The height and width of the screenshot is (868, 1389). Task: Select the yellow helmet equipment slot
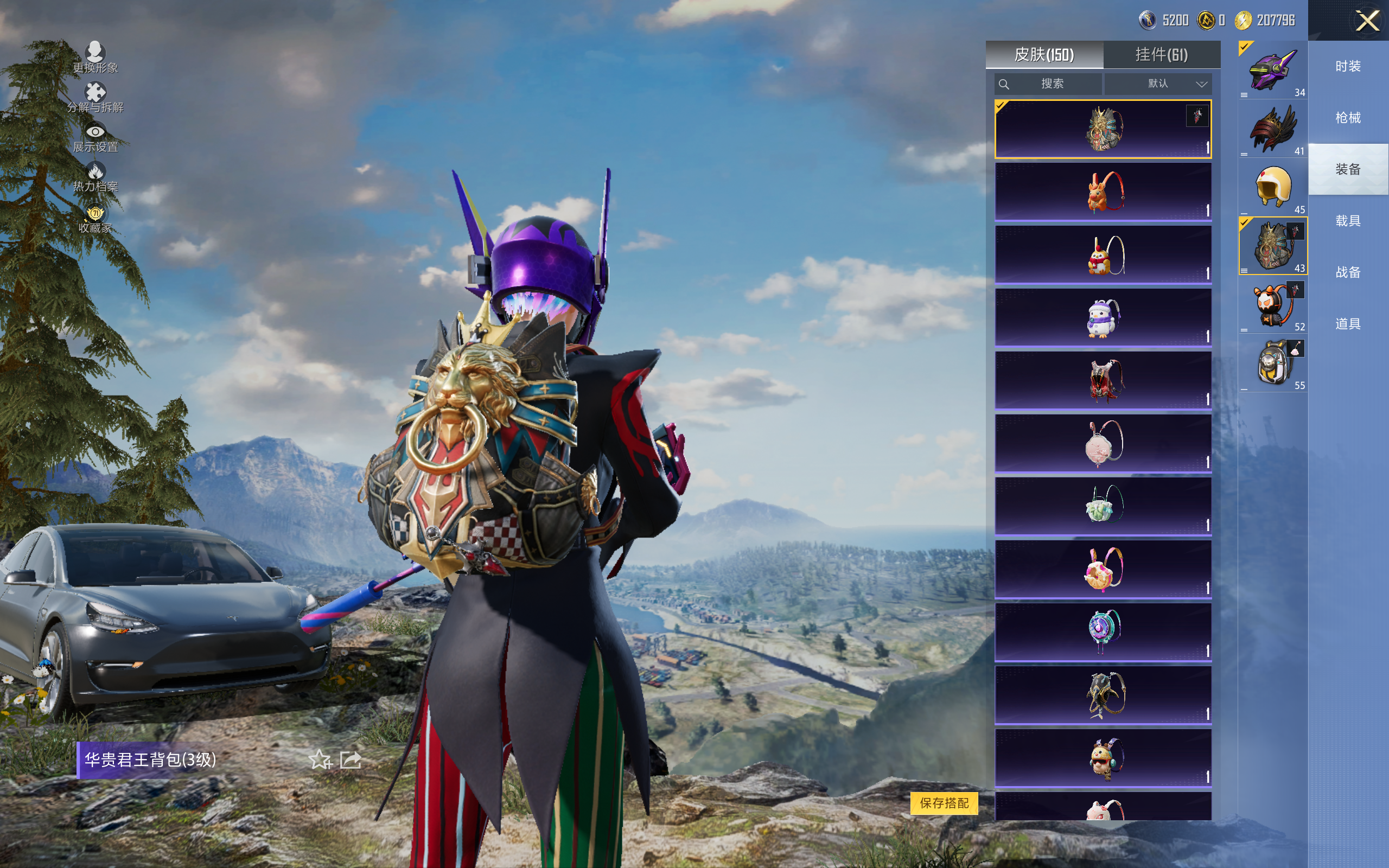click(x=1272, y=187)
